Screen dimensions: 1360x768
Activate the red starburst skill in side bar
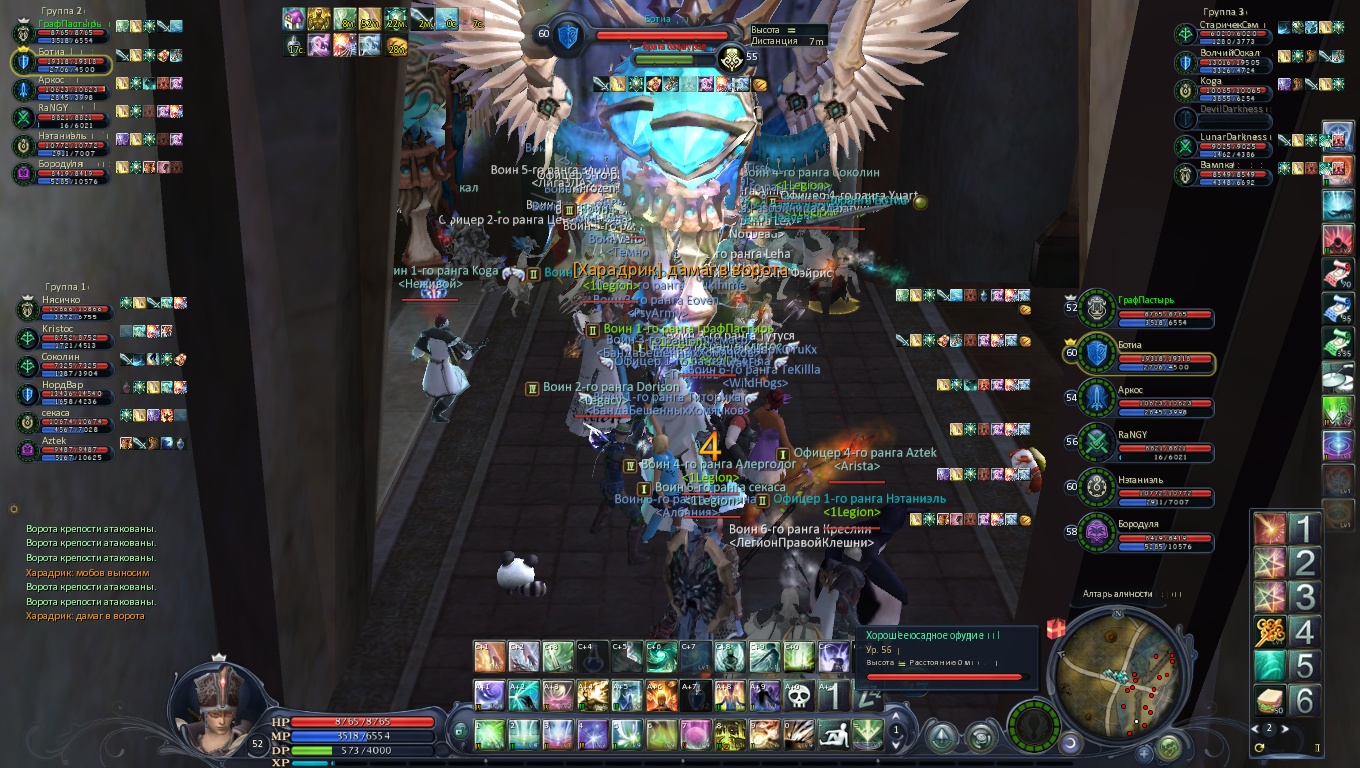tap(1270, 529)
